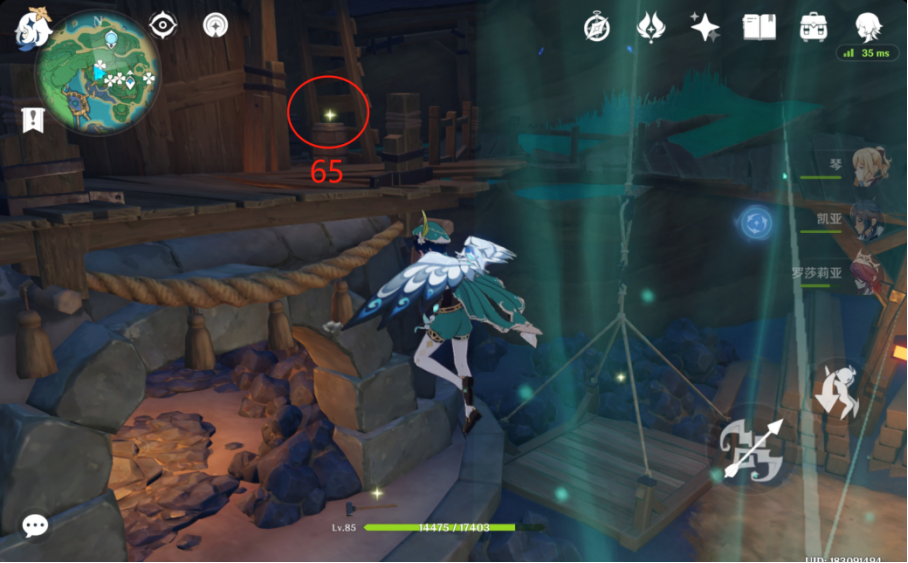Open the chat speech bubble
The width and height of the screenshot is (908, 563).
click(x=36, y=525)
